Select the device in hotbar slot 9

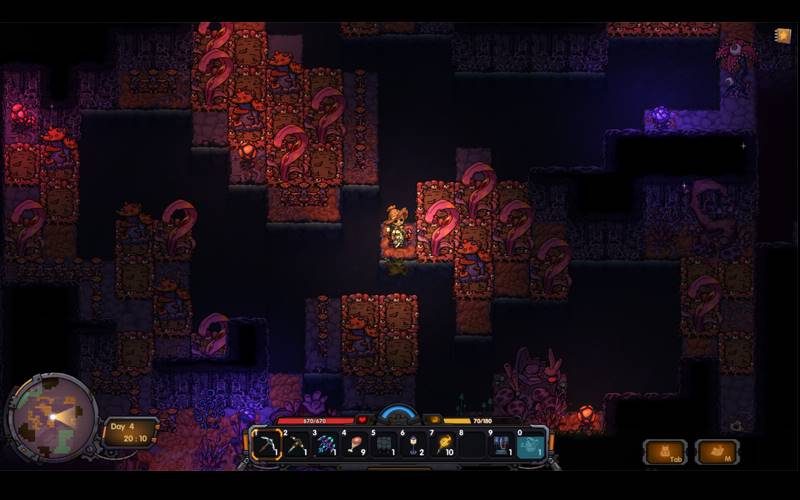click(501, 444)
